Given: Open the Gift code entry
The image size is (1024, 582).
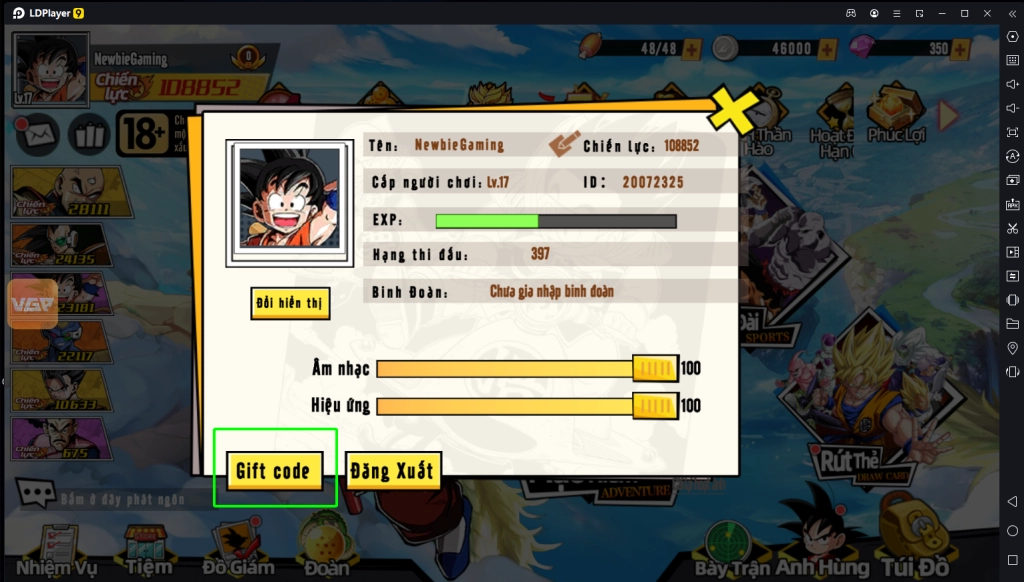Looking at the screenshot, I should point(273,471).
